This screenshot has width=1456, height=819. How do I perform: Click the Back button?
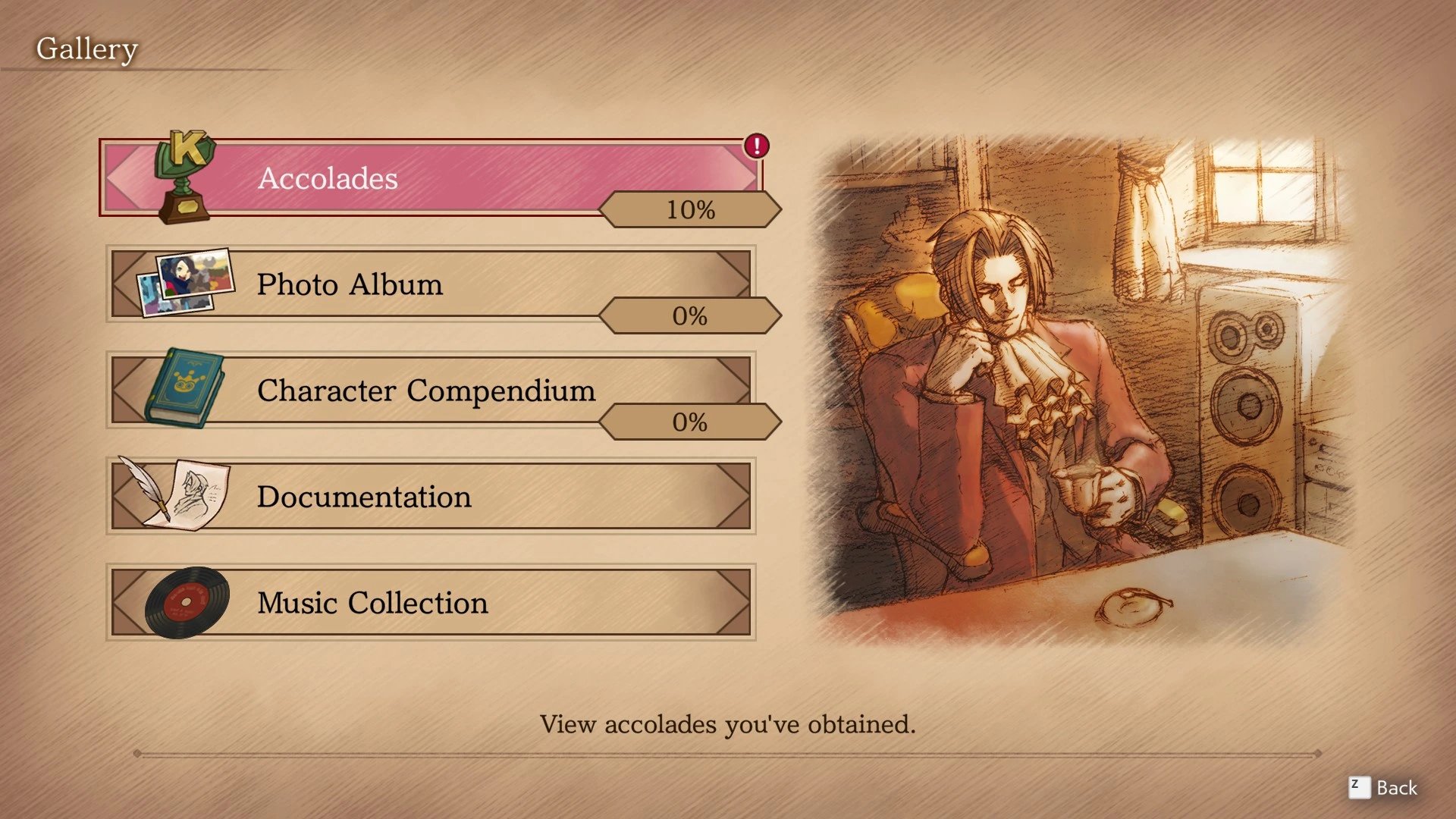pyautogui.click(x=1383, y=788)
